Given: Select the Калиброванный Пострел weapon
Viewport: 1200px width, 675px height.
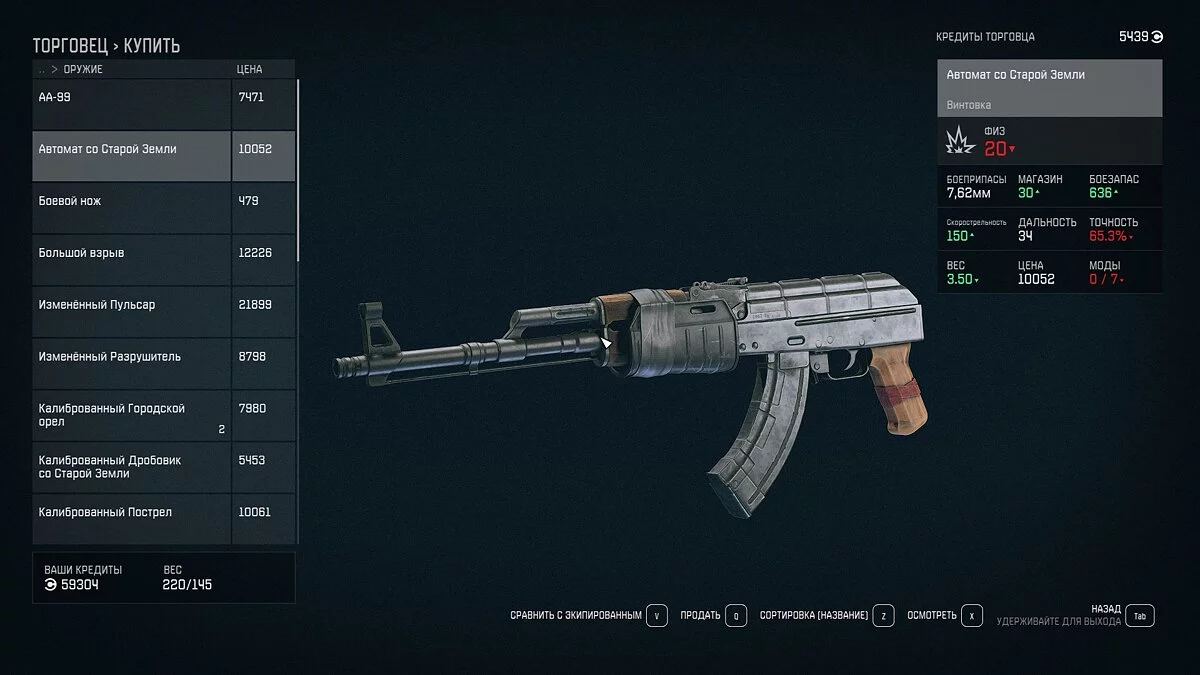Looking at the screenshot, I should click(x=132, y=512).
